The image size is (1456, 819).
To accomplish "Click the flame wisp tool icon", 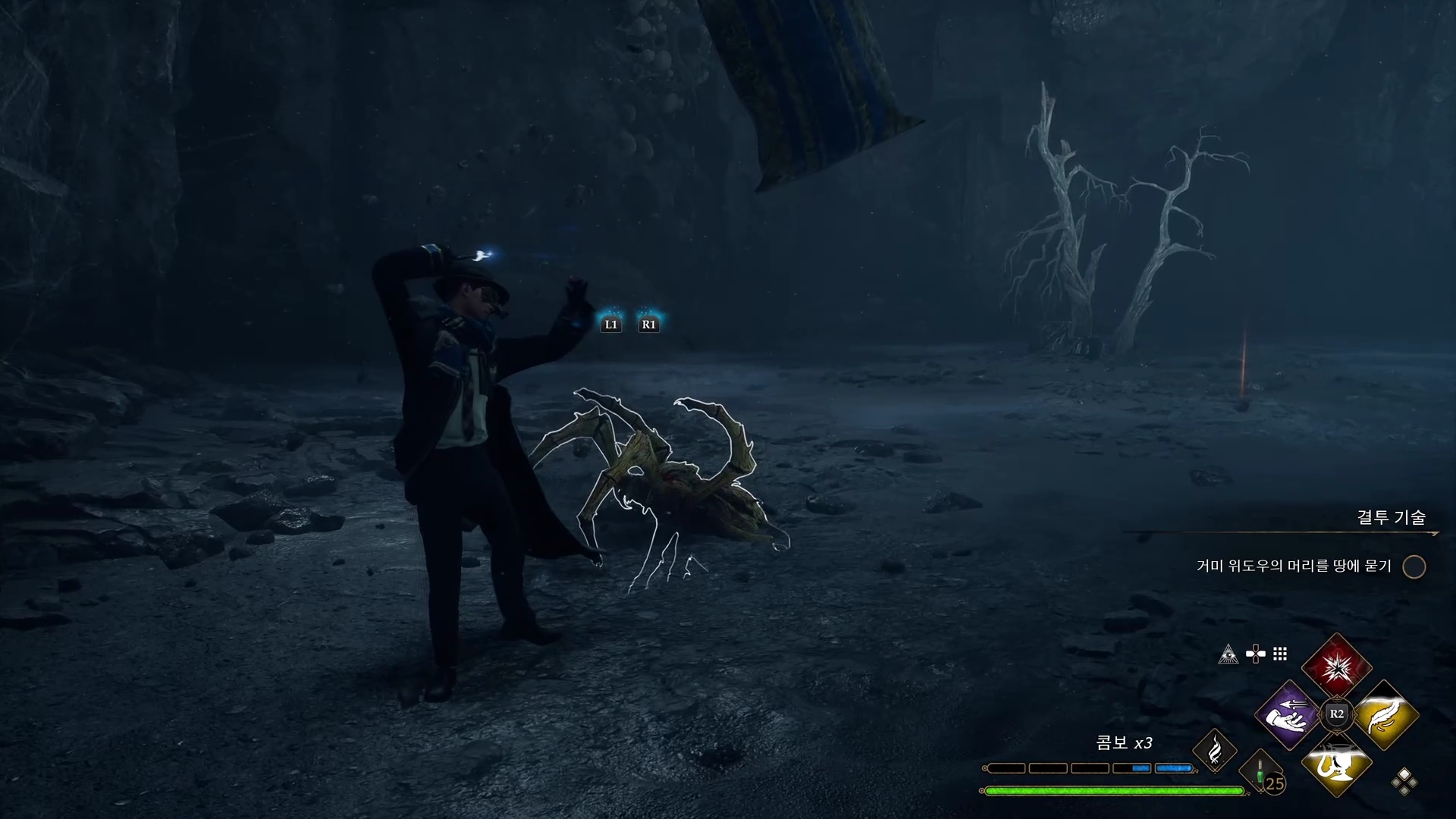I will [x=1214, y=751].
